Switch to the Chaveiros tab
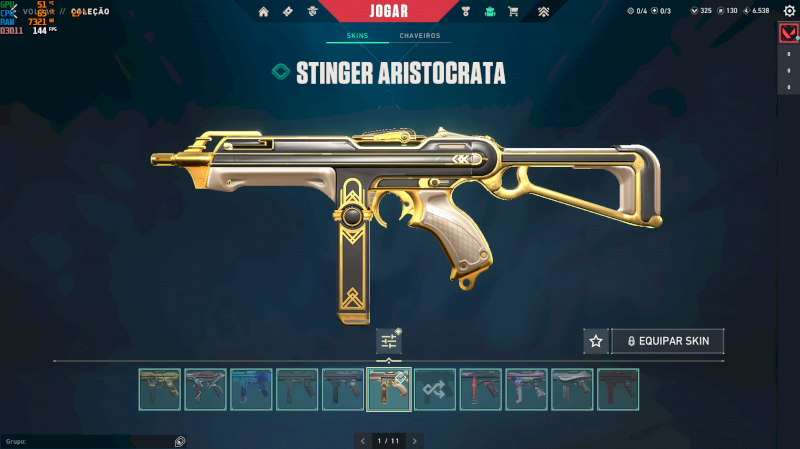The height and width of the screenshot is (449, 800). click(x=419, y=36)
